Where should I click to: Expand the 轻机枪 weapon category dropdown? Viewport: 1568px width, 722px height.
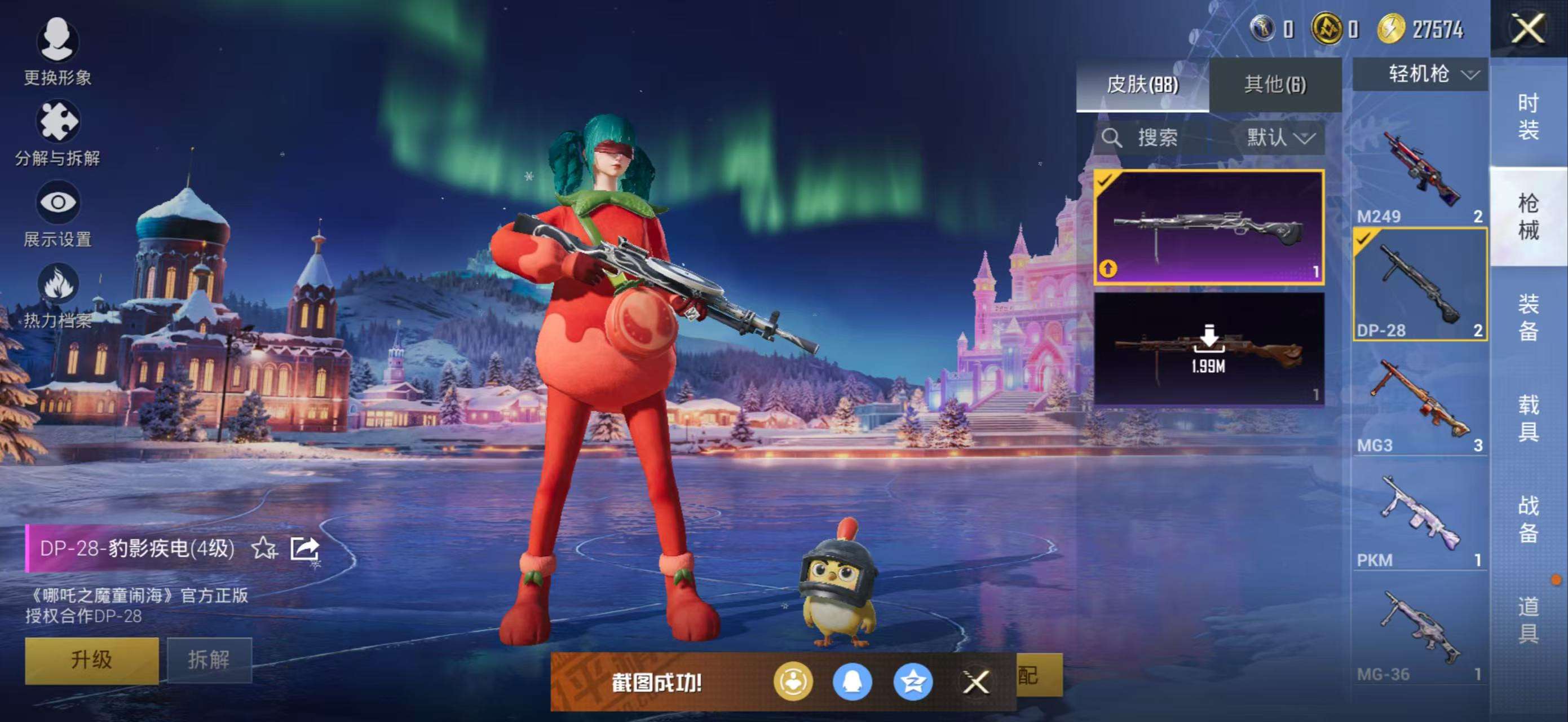click(1420, 73)
